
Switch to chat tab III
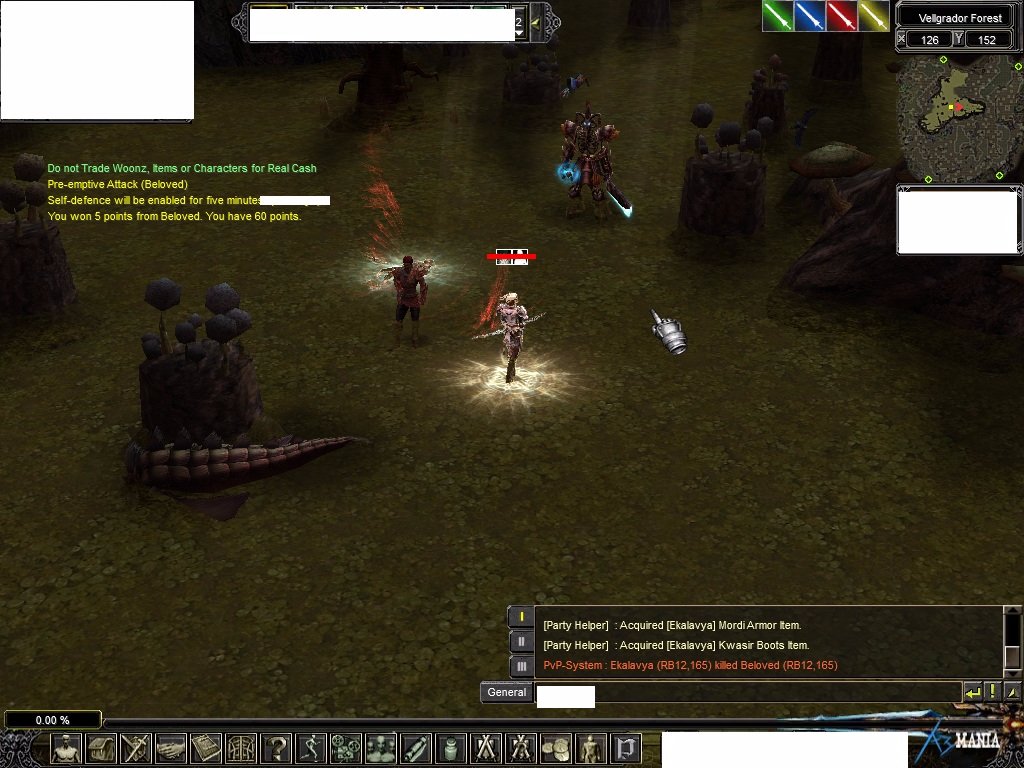520,665
